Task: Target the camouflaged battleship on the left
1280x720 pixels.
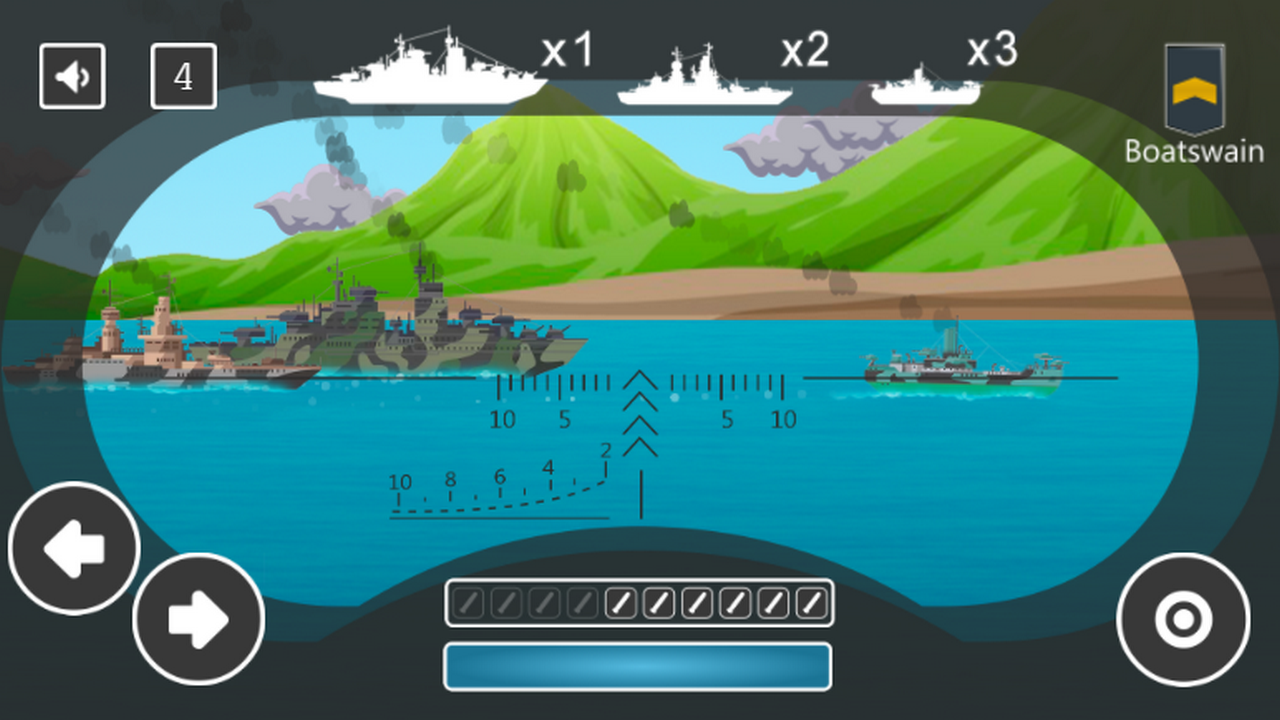Action: (400, 330)
